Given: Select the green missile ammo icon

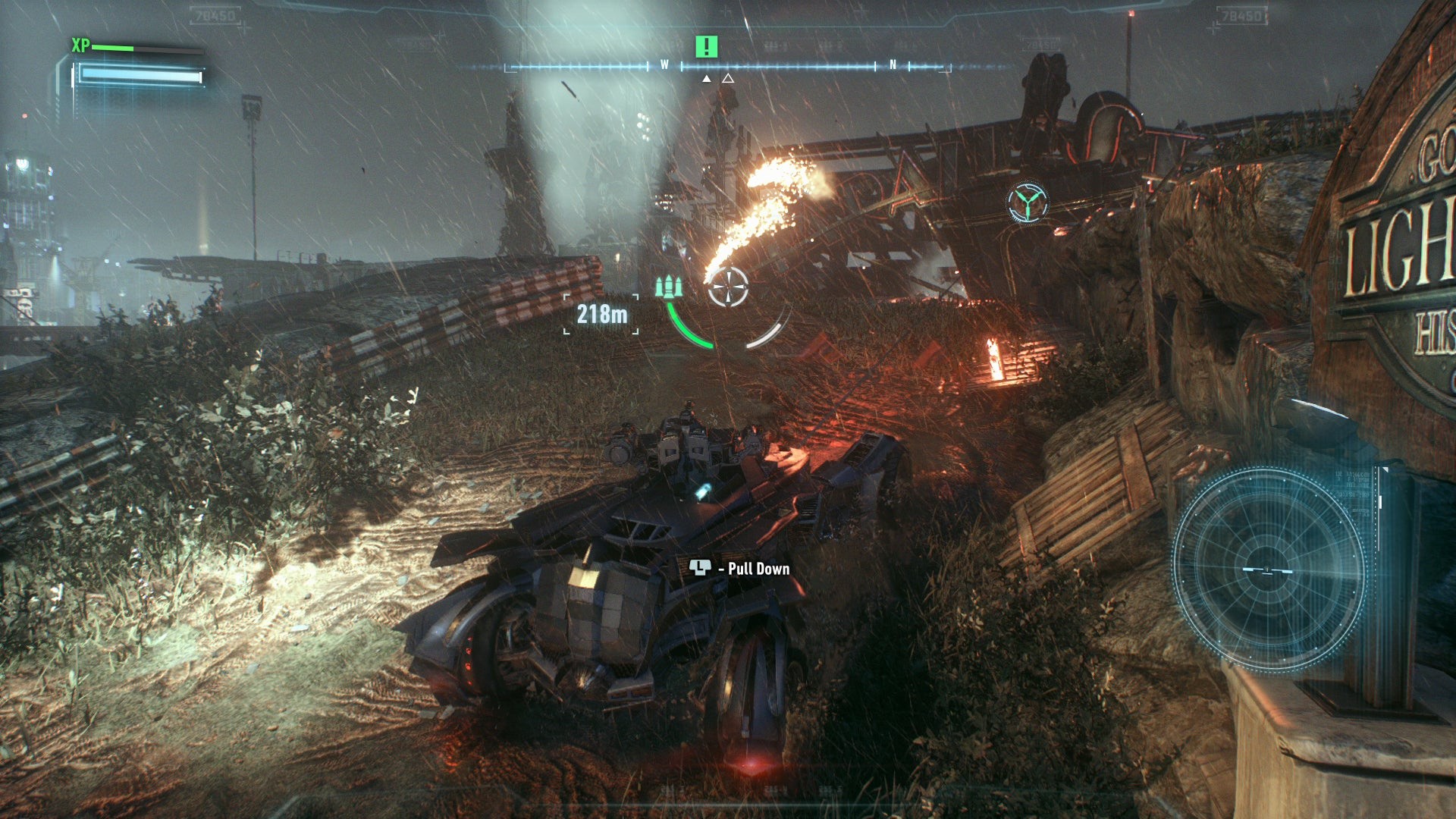Looking at the screenshot, I should (668, 287).
